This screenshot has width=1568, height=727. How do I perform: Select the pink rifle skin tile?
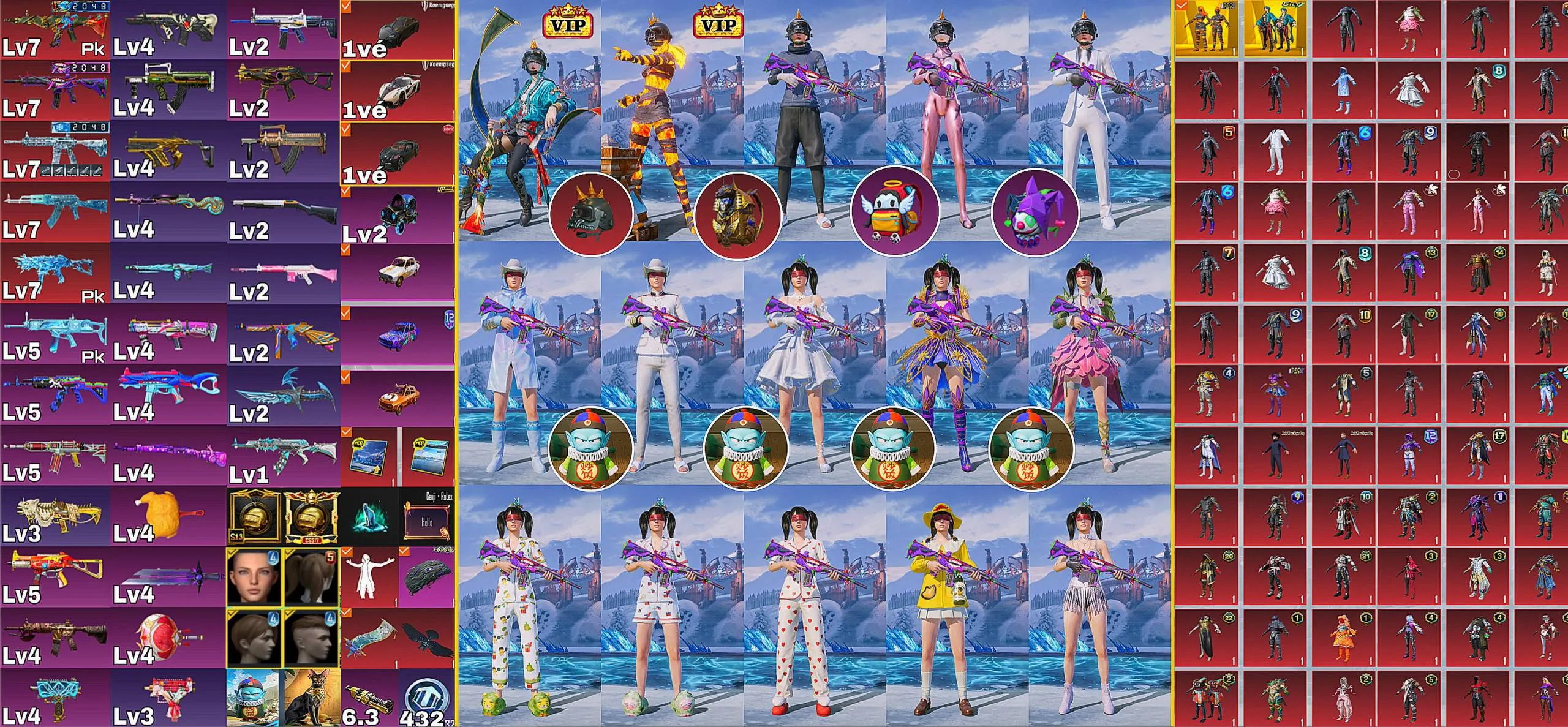[283, 273]
